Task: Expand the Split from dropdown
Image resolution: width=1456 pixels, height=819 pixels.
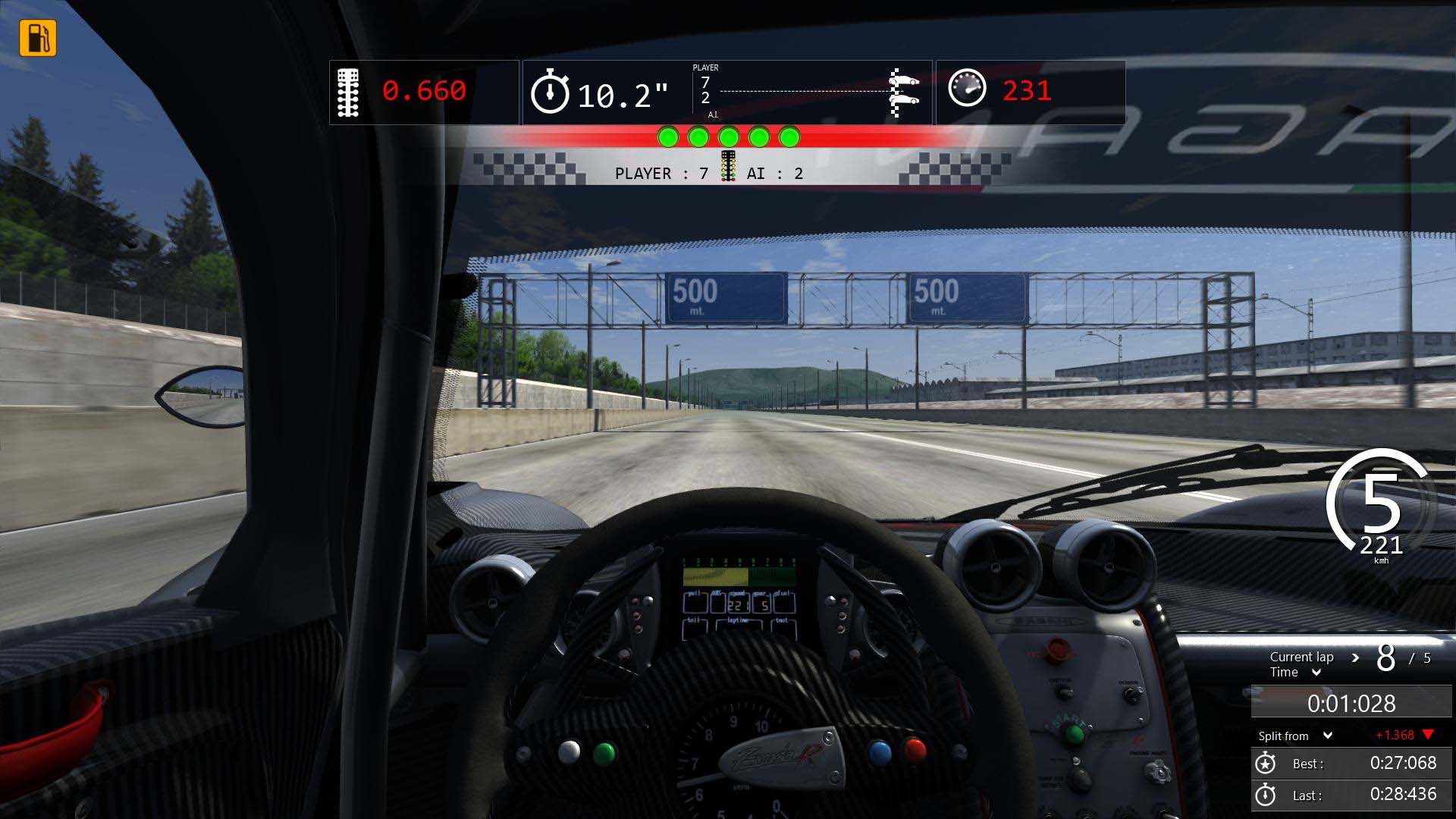Action: click(x=1328, y=736)
